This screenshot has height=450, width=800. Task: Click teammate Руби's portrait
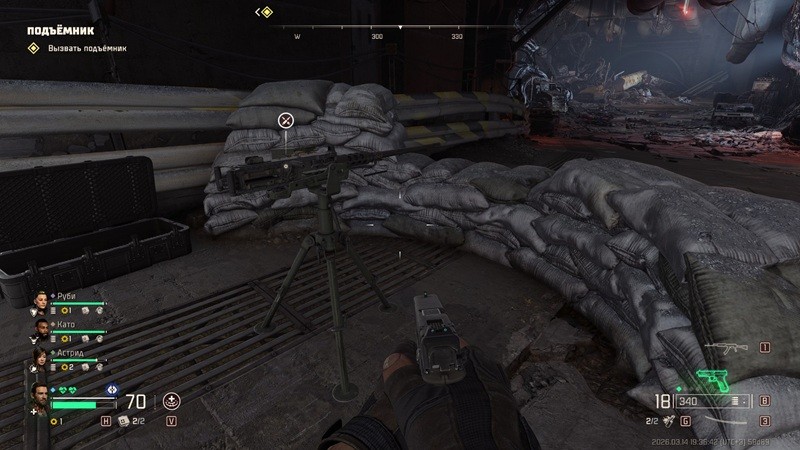41,302
